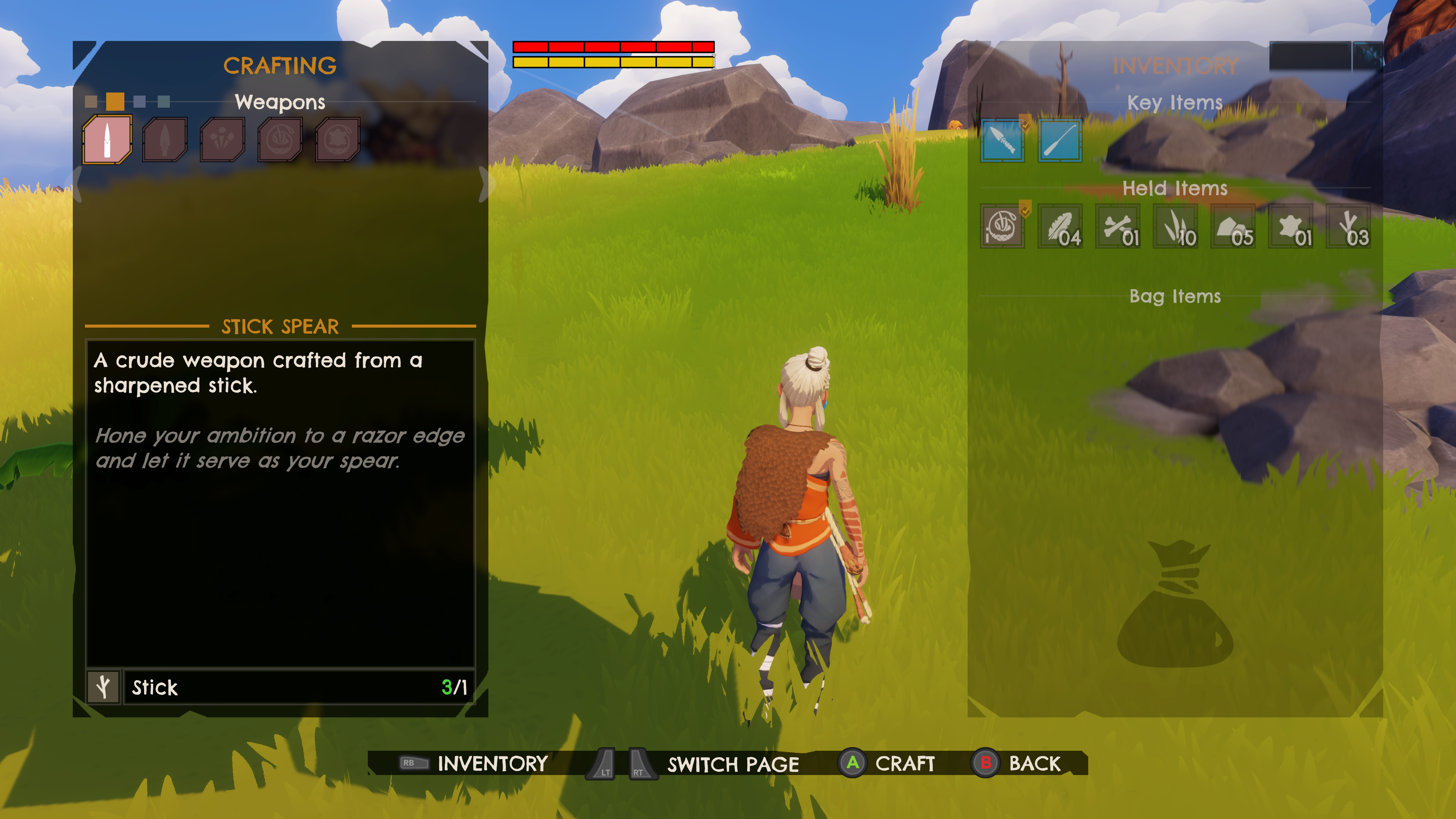Select the bone in held items
Screen dimensions: 1456x819
(1117, 226)
